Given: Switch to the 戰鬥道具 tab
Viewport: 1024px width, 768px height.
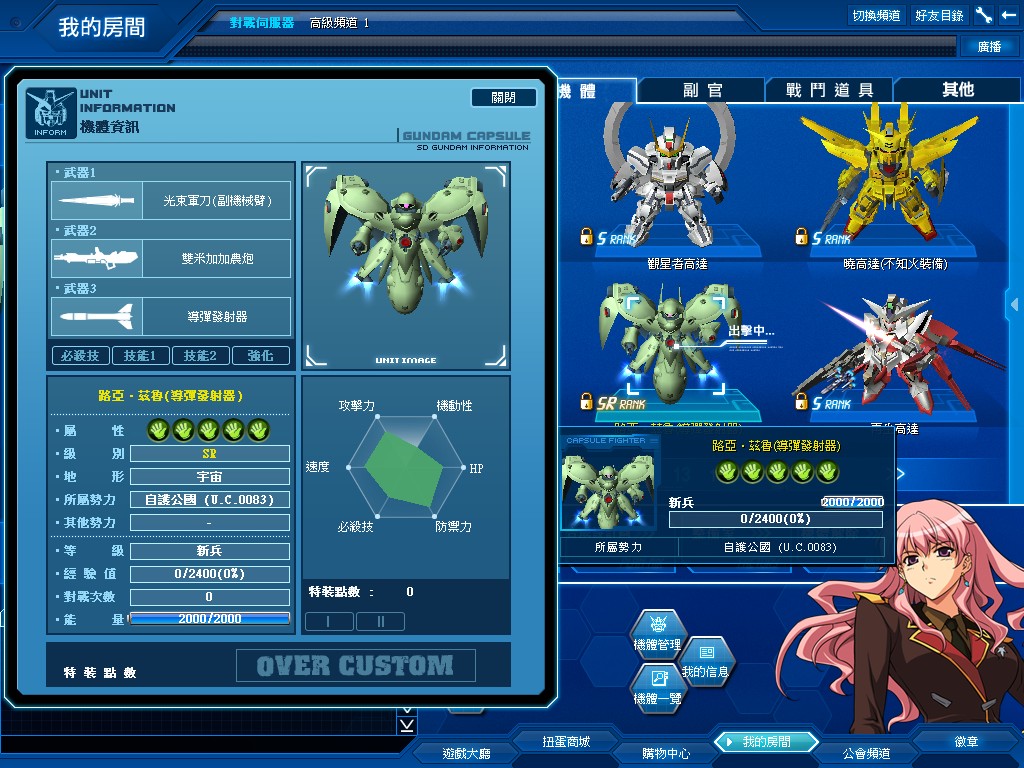Looking at the screenshot, I should (830, 90).
